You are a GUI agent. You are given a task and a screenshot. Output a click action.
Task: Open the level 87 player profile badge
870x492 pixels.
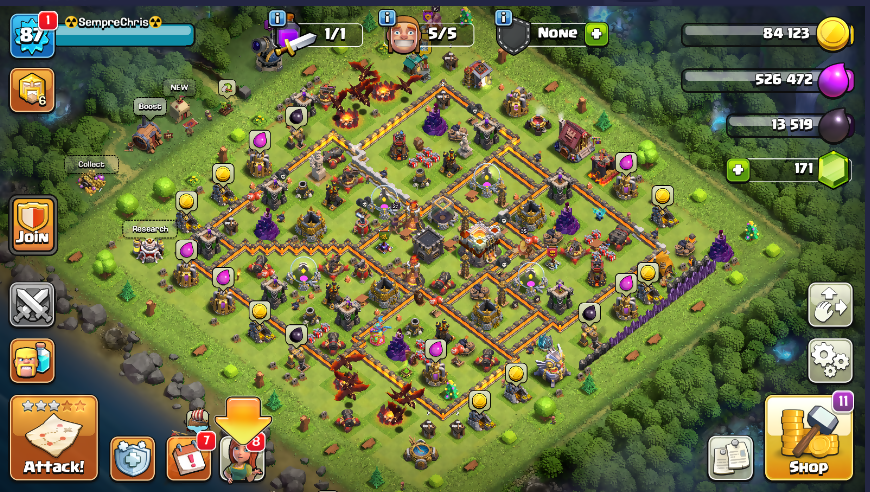click(x=30, y=36)
